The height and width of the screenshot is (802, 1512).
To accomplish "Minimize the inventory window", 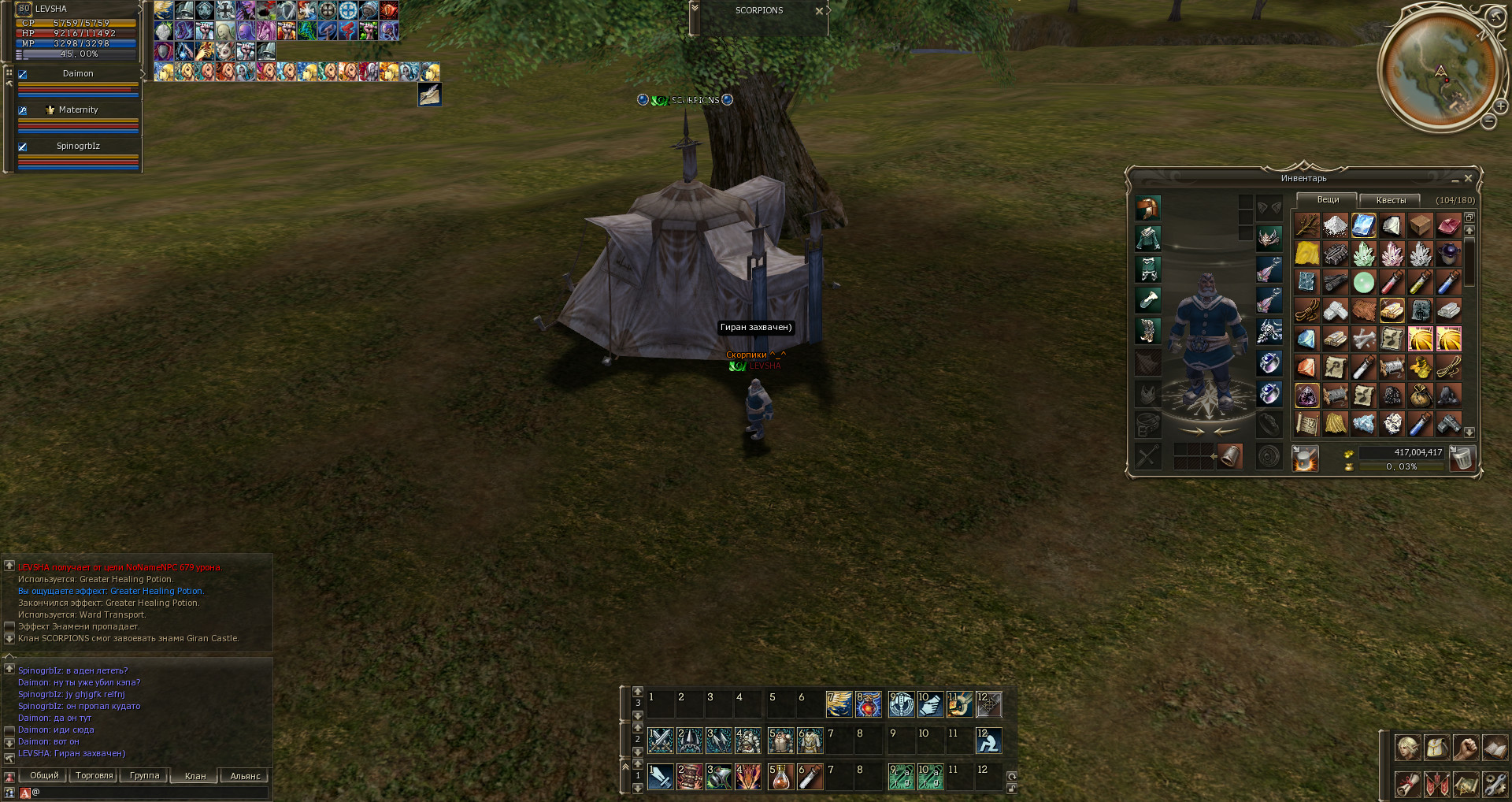I will (1455, 180).
